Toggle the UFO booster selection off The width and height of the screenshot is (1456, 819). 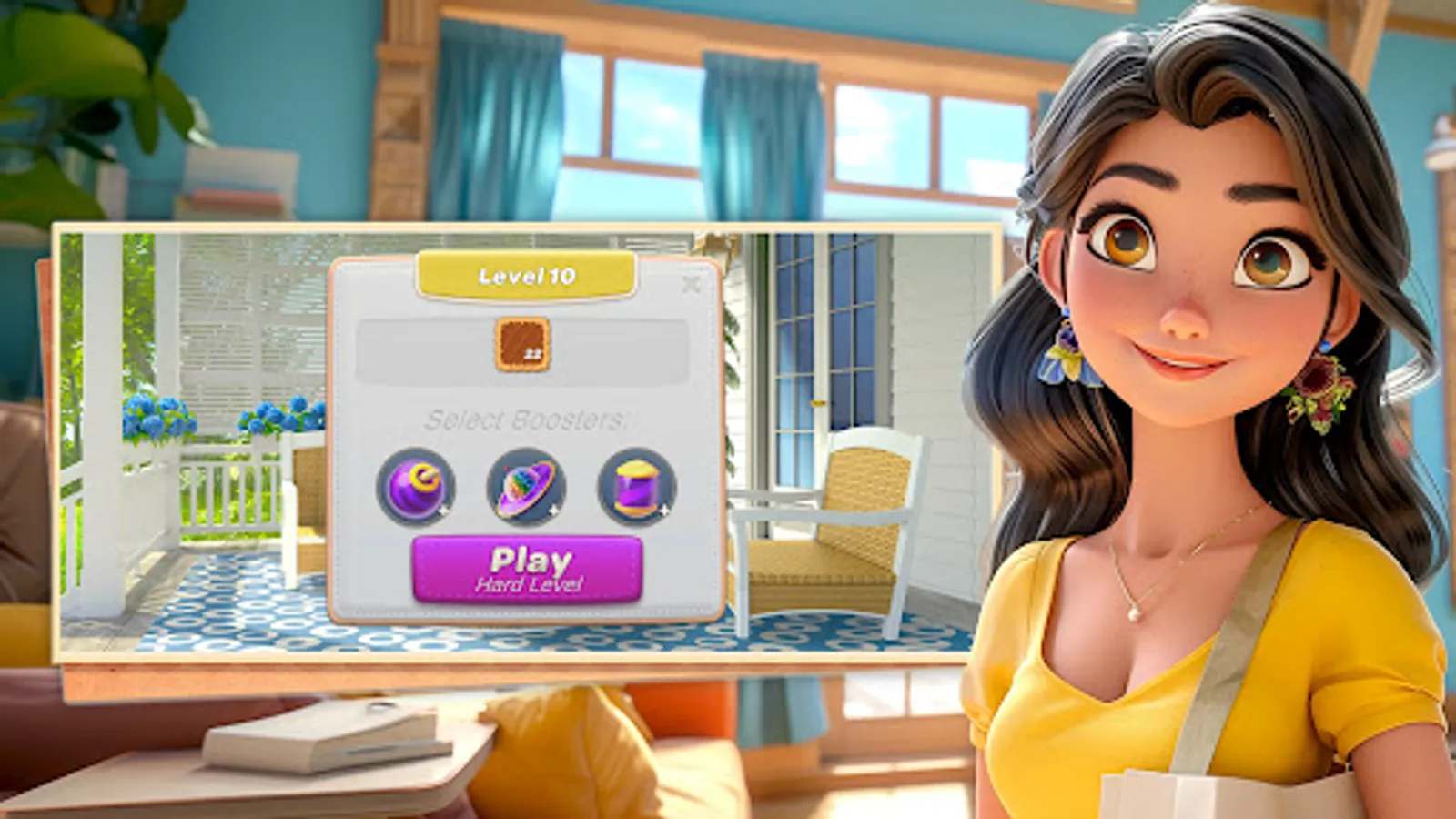click(528, 487)
